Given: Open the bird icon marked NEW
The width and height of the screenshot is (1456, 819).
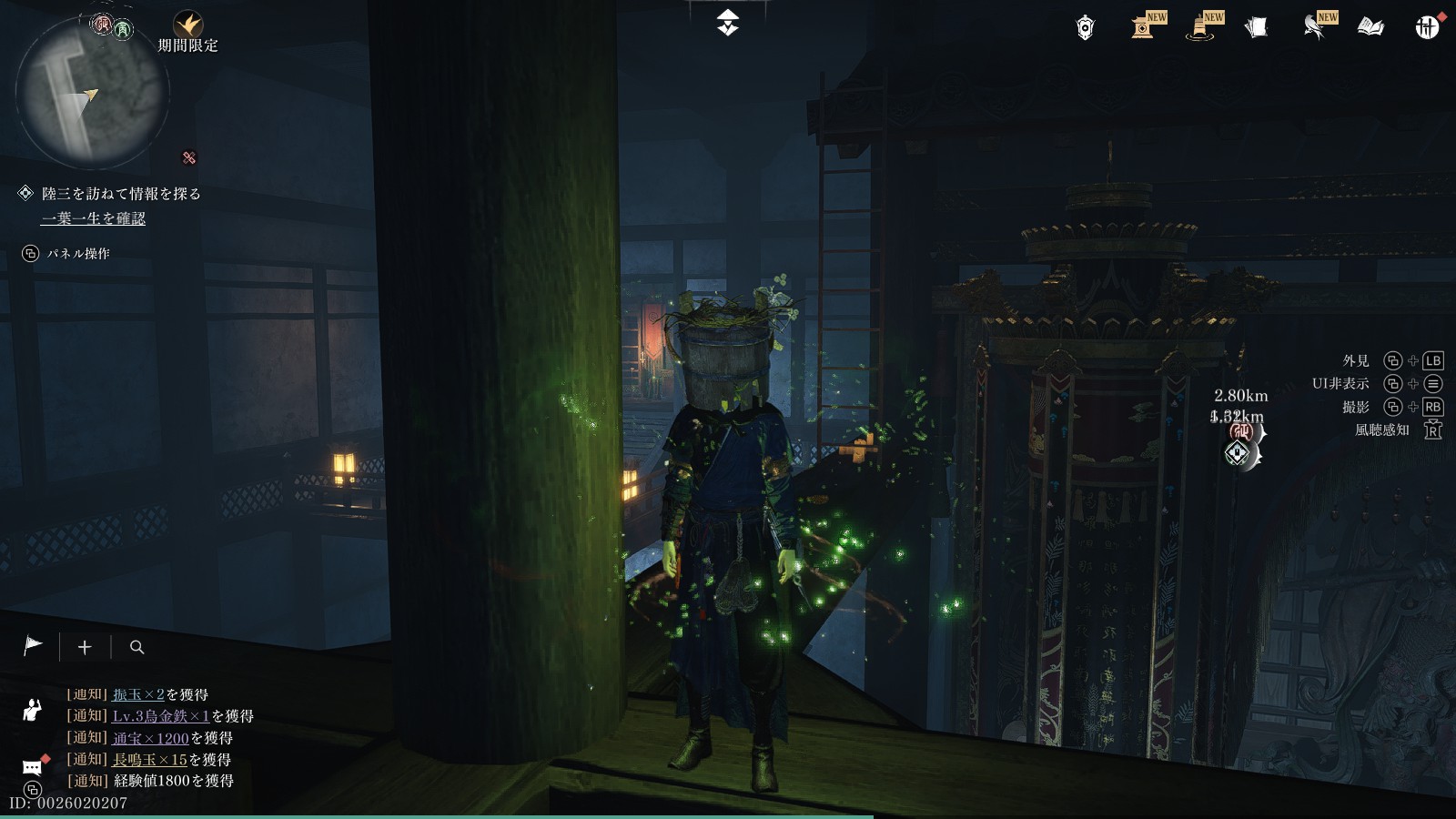Looking at the screenshot, I should pyautogui.click(x=1314, y=27).
